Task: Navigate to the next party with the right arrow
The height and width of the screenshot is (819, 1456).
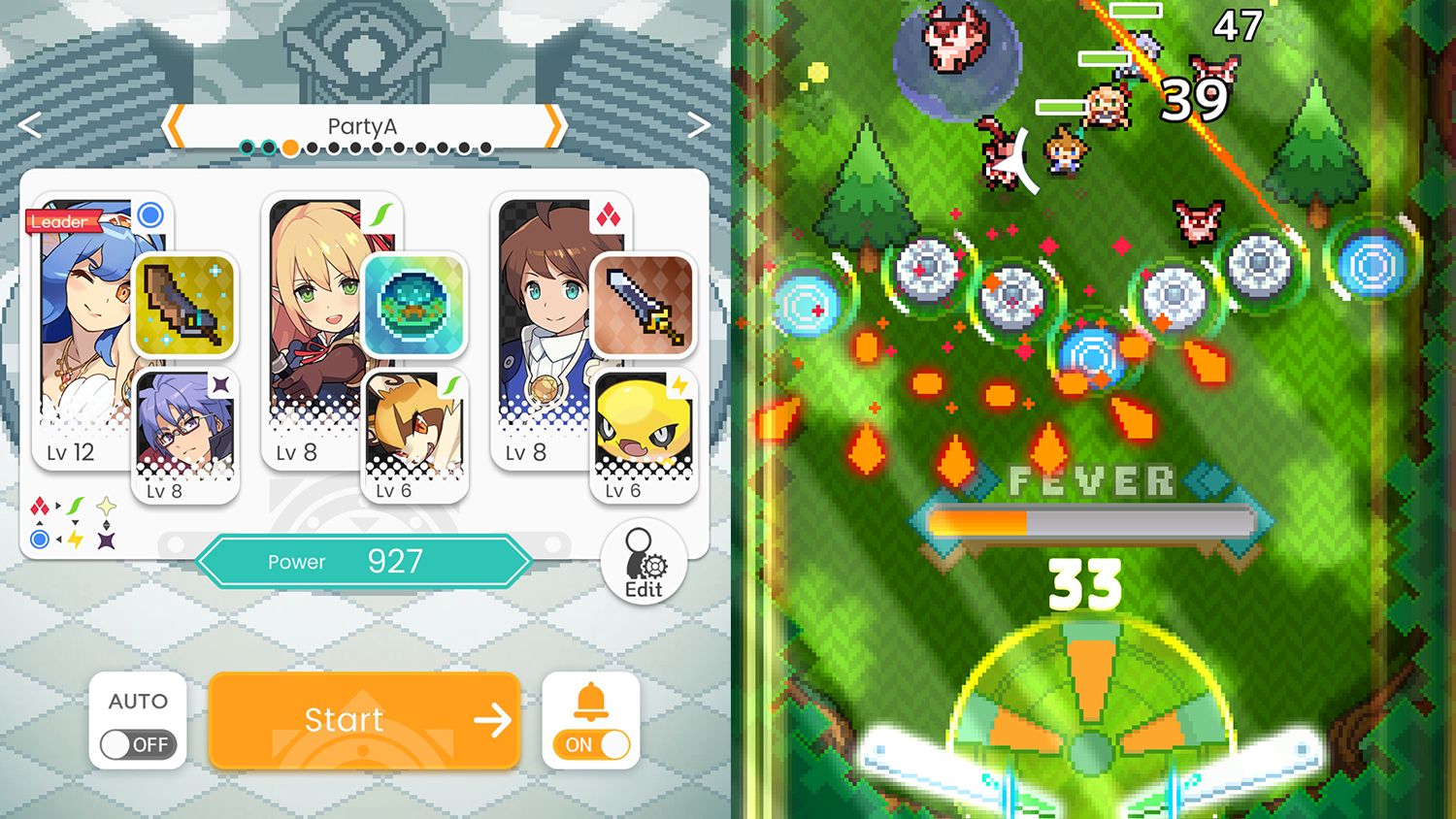Action: (x=699, y=125)
